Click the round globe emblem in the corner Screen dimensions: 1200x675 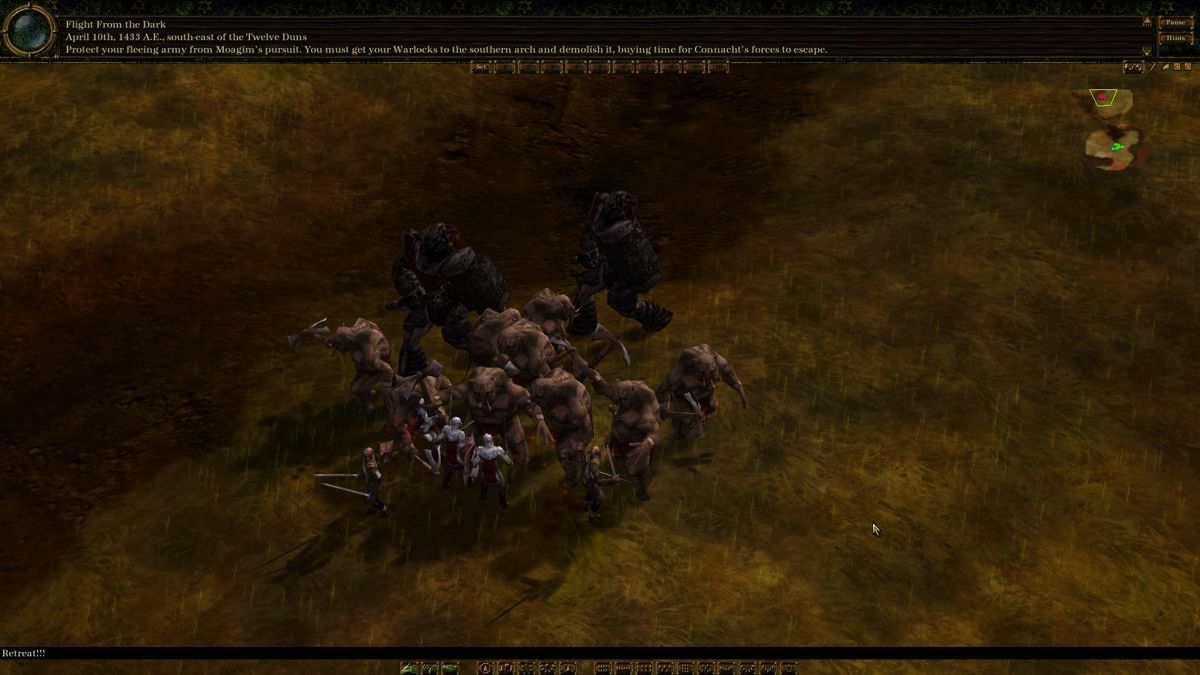point(29,32)
